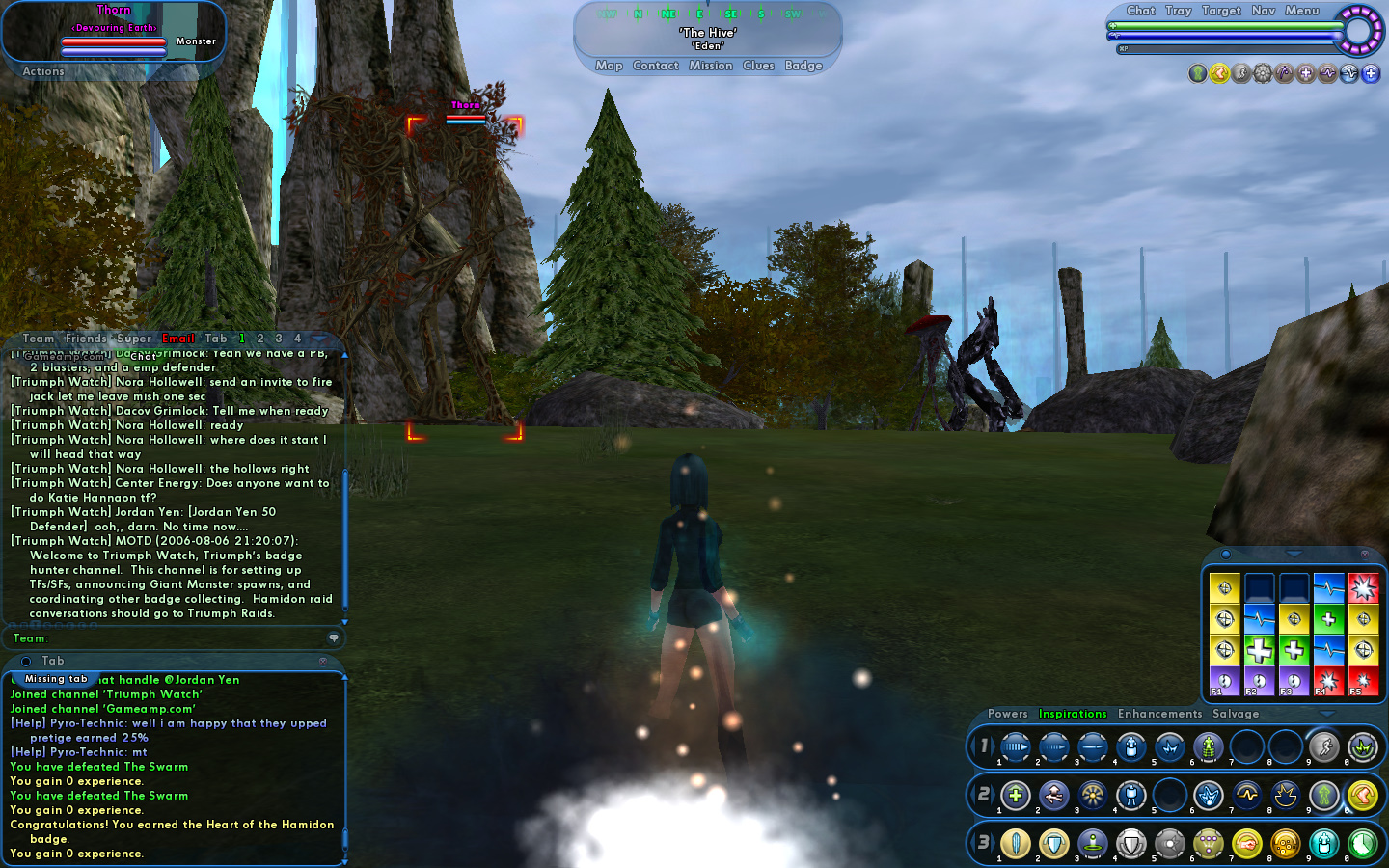The height and width of the screenshot is (868, 1389).
Task: View the Badge list
Action: coord(803,66)
